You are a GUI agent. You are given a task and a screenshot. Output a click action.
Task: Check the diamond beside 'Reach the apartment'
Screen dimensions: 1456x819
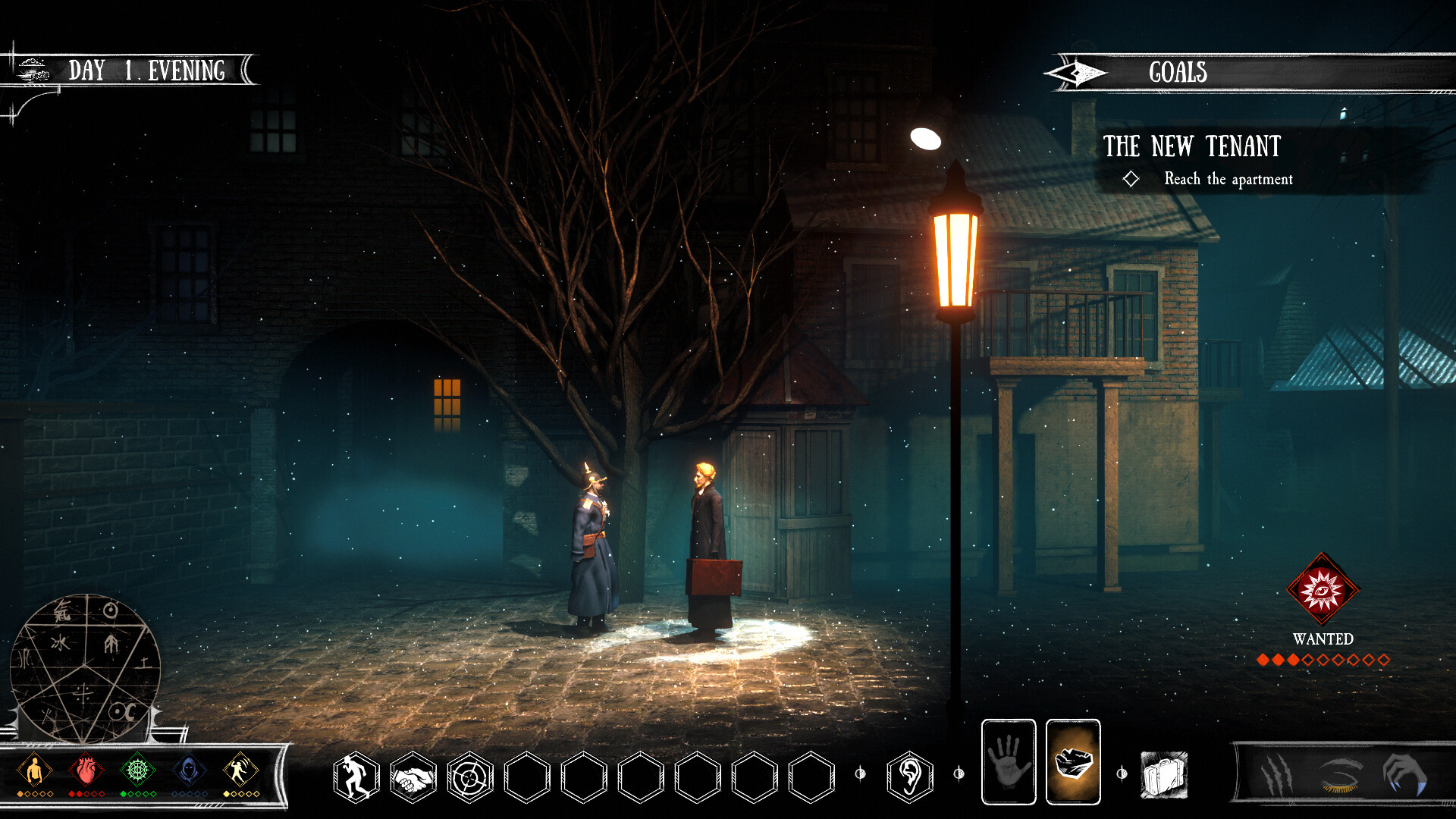tap(1131, 180)
